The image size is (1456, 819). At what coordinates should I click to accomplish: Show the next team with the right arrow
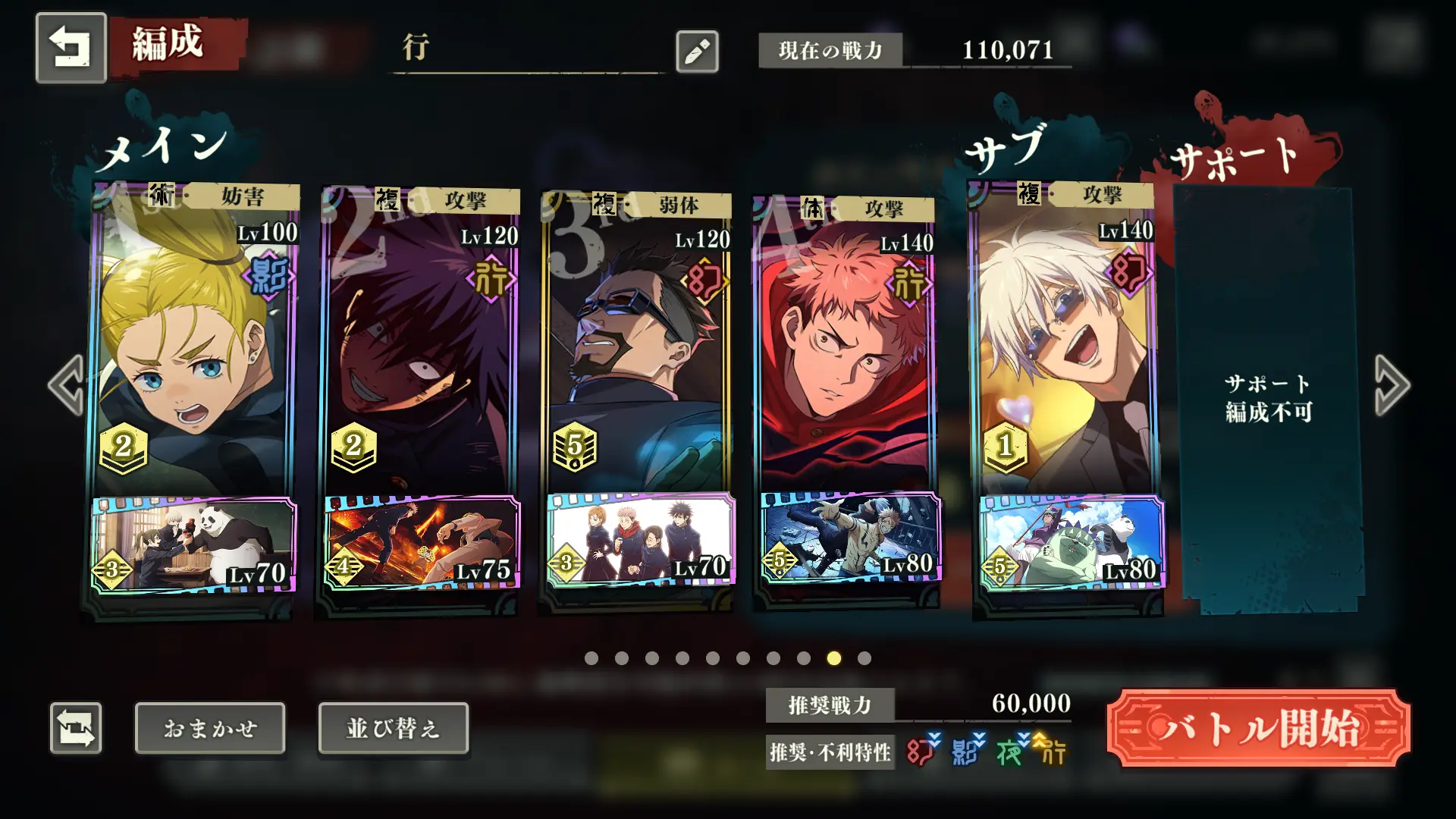(x=1392, y=385)
